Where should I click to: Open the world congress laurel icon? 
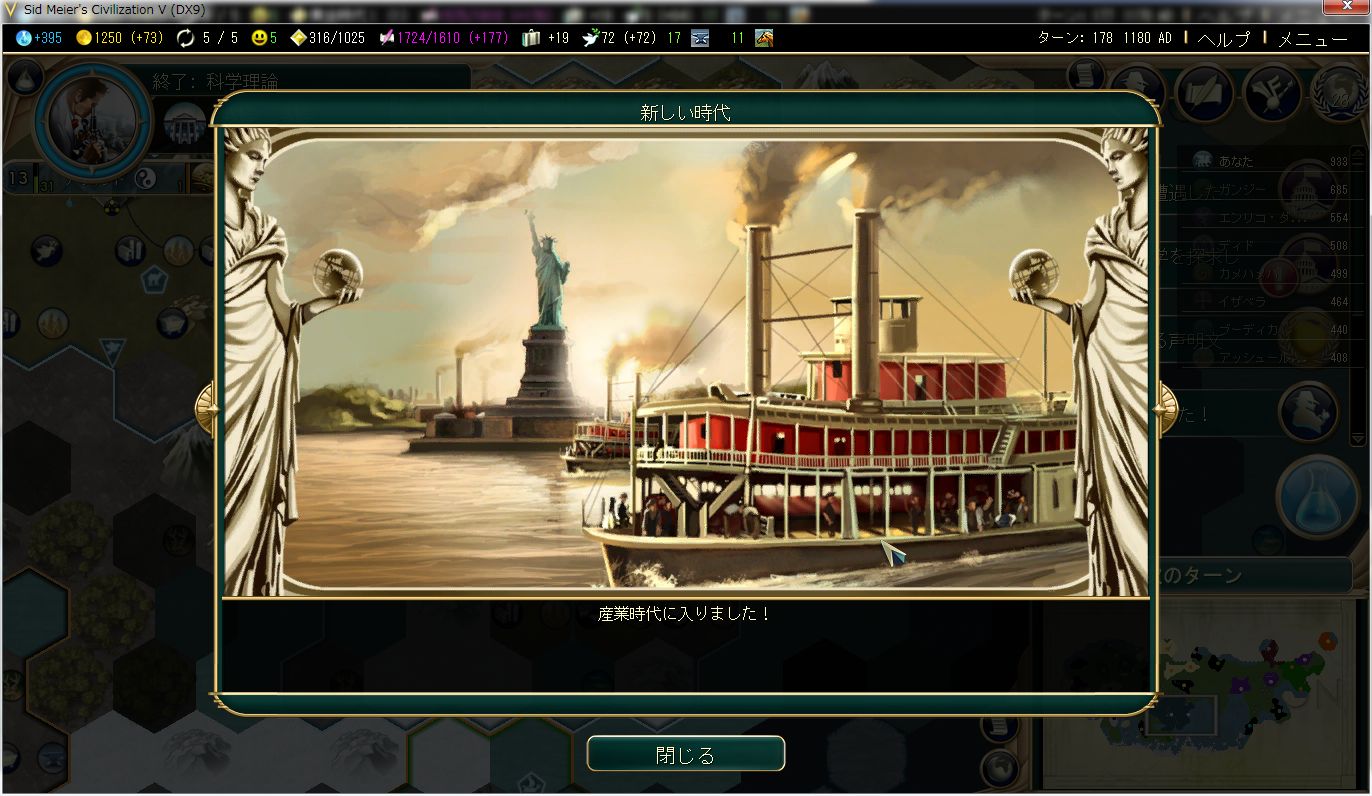click(x=1338, y=91)
